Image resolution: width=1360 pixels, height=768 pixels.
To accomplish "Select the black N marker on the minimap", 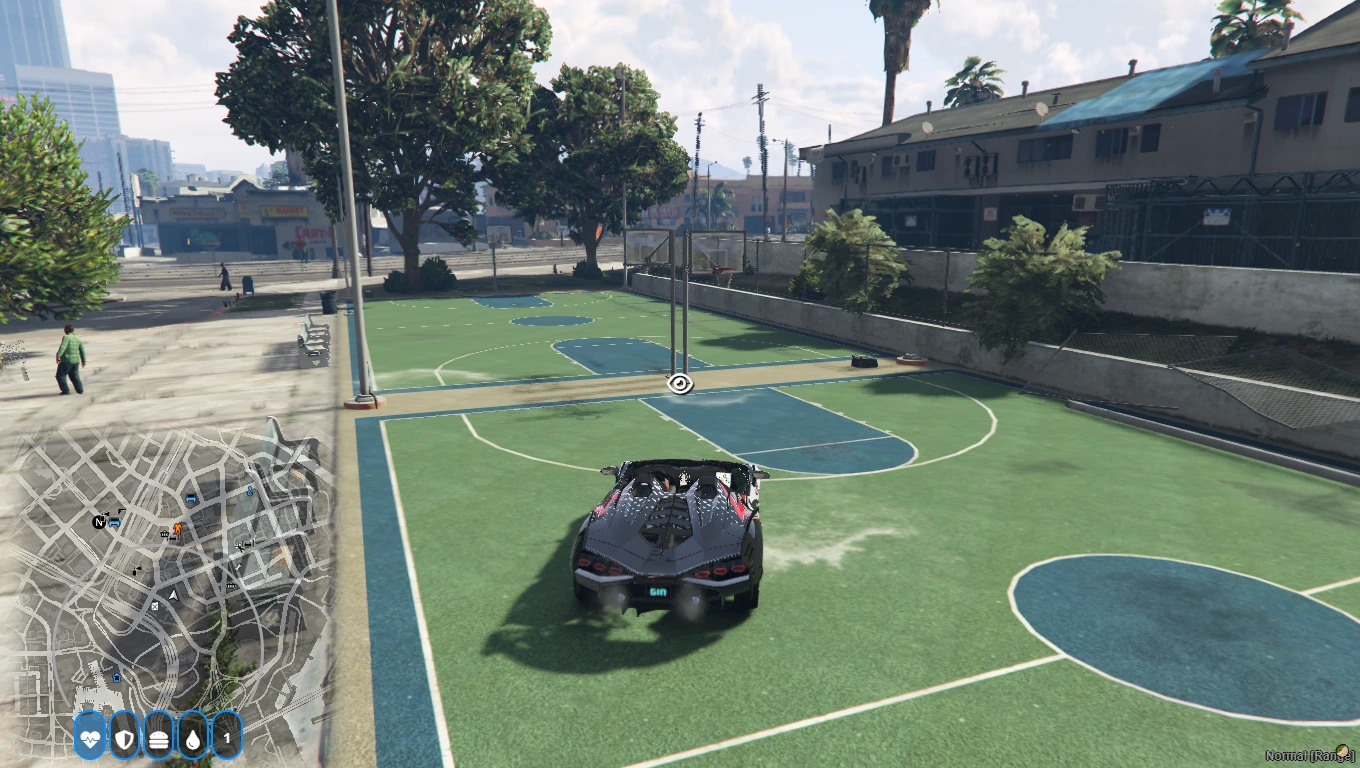I will coord(99,522).
